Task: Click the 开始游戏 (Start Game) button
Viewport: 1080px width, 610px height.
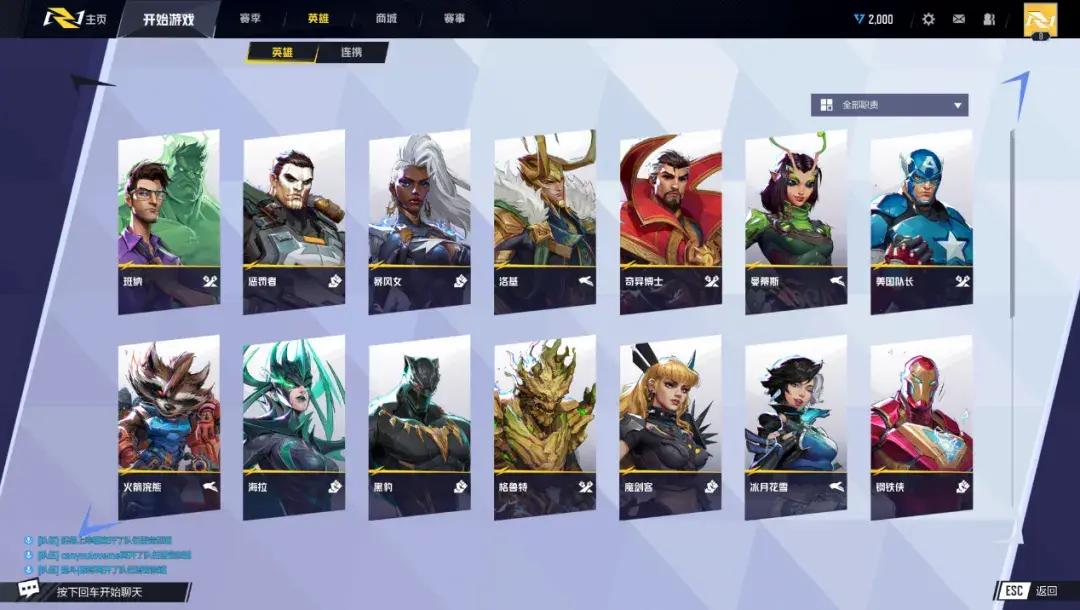Action: (167, 19)
